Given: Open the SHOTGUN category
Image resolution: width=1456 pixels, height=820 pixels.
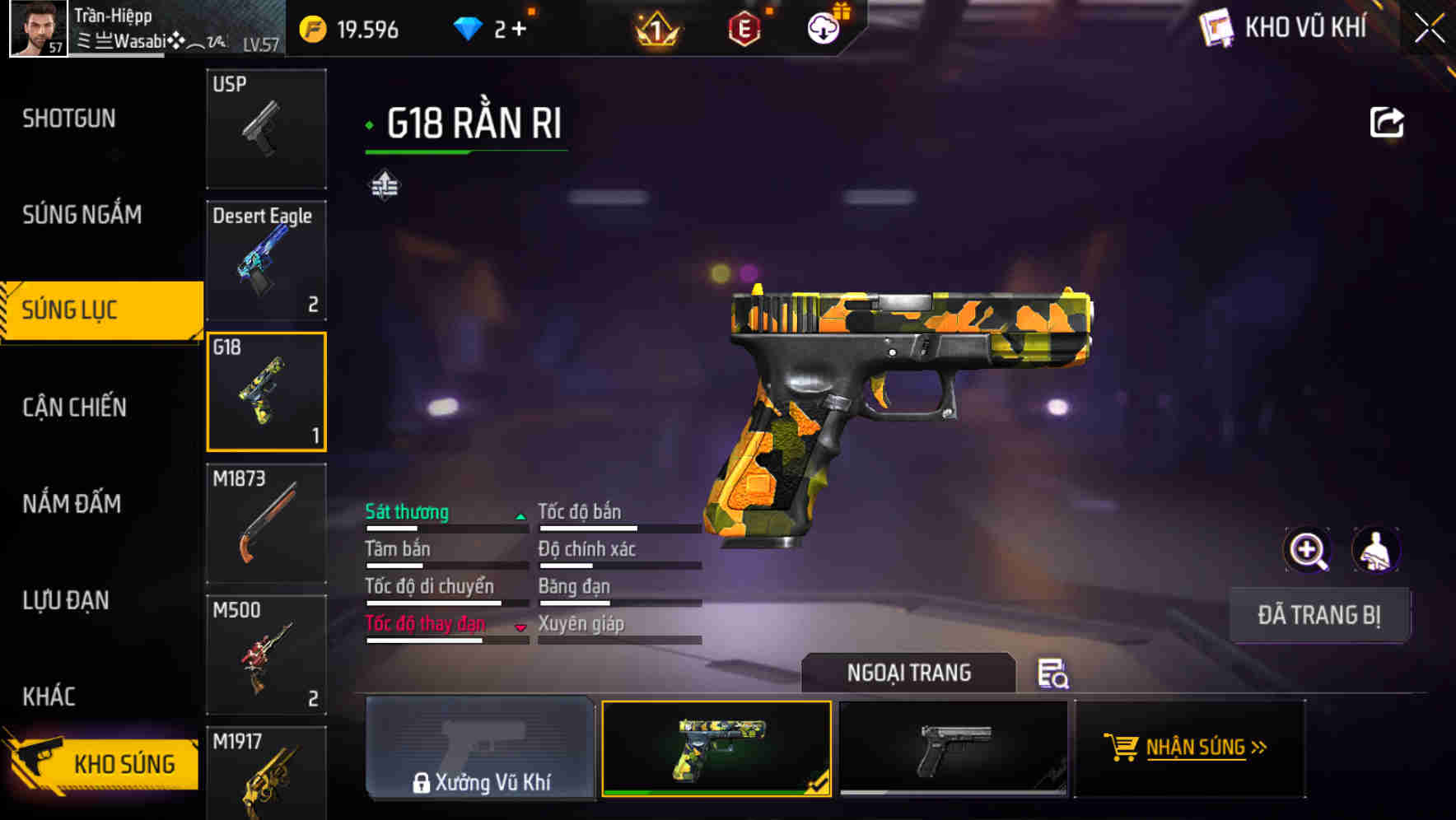Looking at the screenshot, I should (x=68, y=119).
